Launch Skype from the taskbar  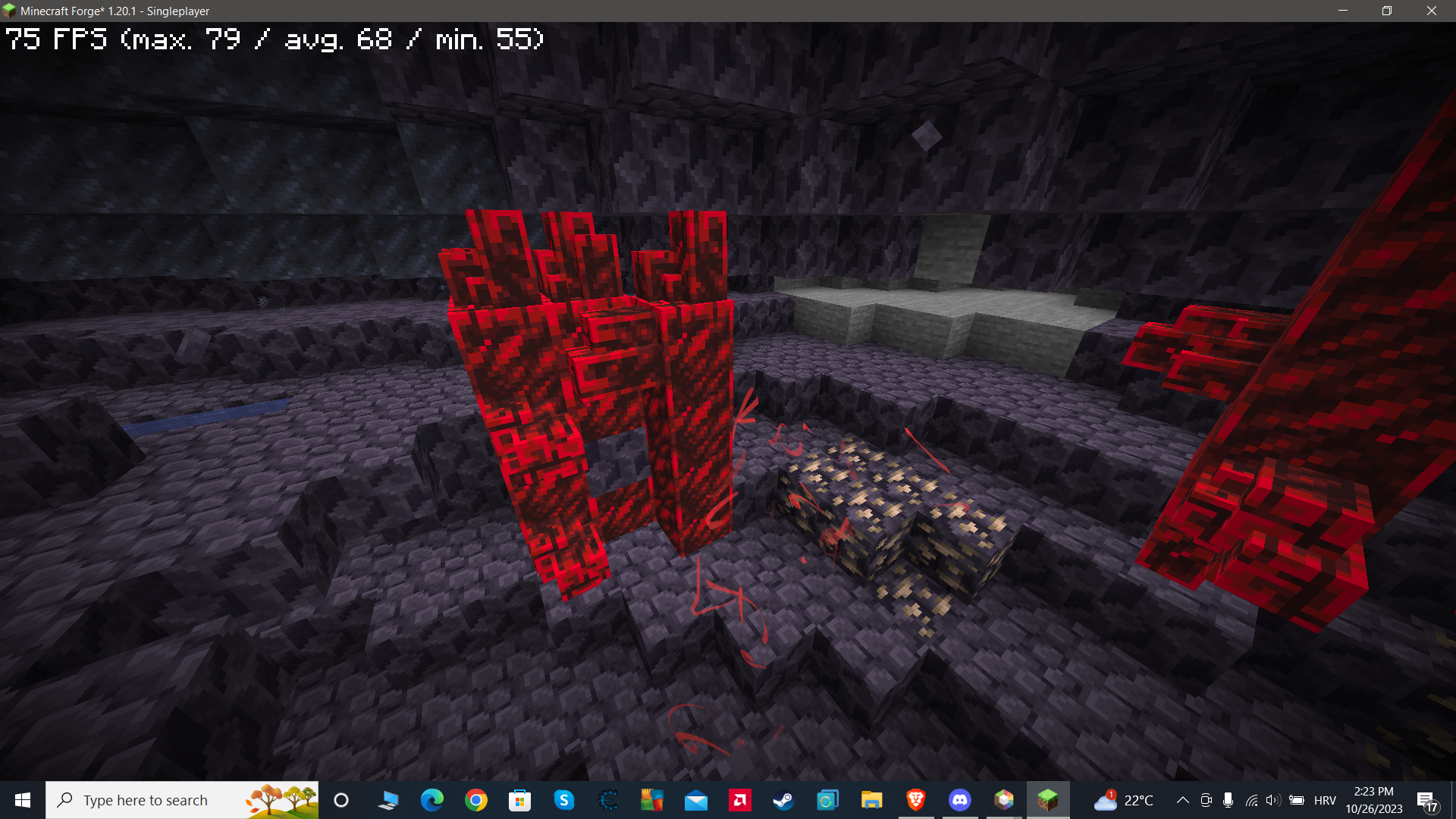tap(565, 799)
